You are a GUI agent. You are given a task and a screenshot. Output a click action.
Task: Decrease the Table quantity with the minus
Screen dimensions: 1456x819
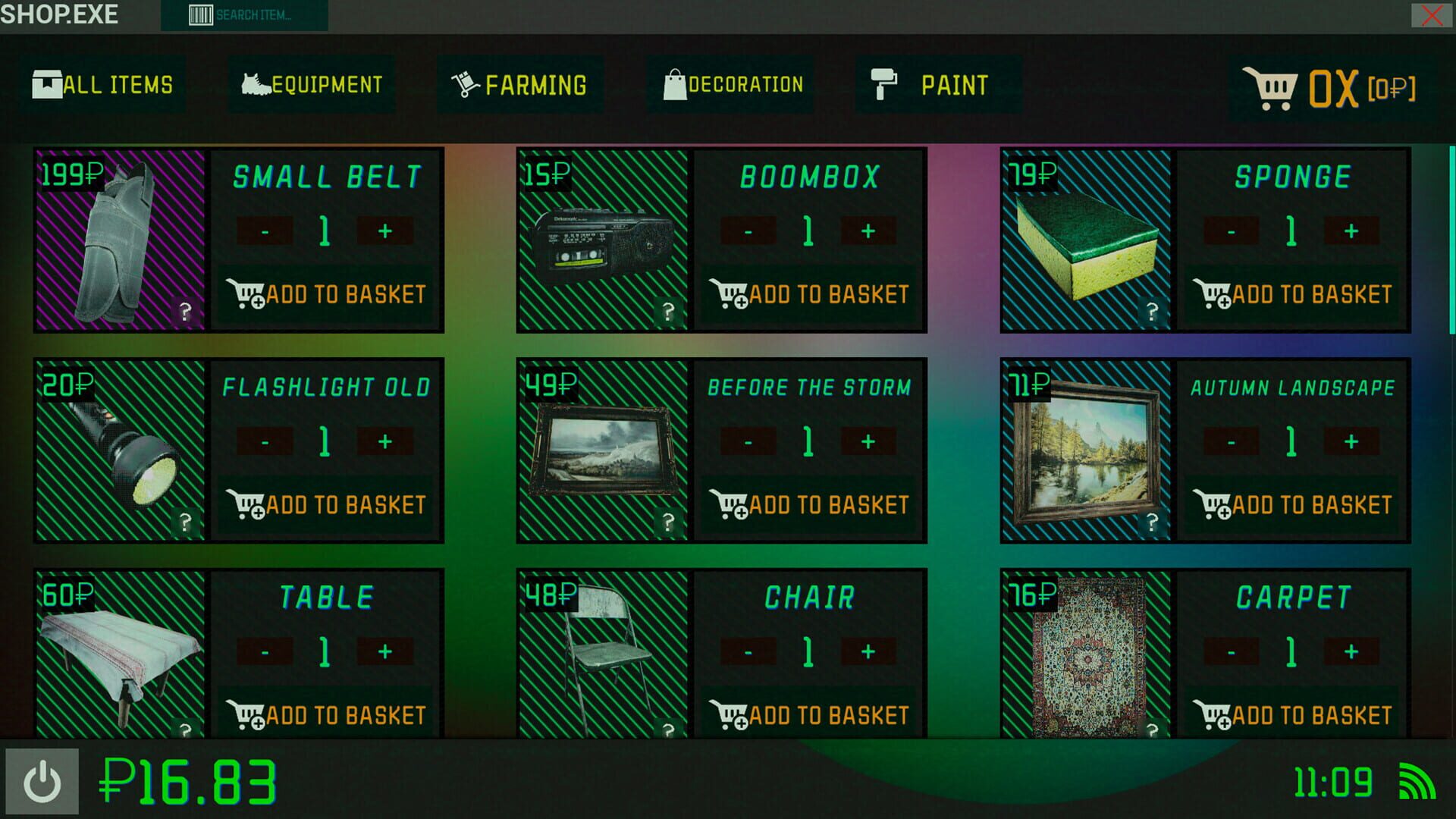[x=264, y=650]
